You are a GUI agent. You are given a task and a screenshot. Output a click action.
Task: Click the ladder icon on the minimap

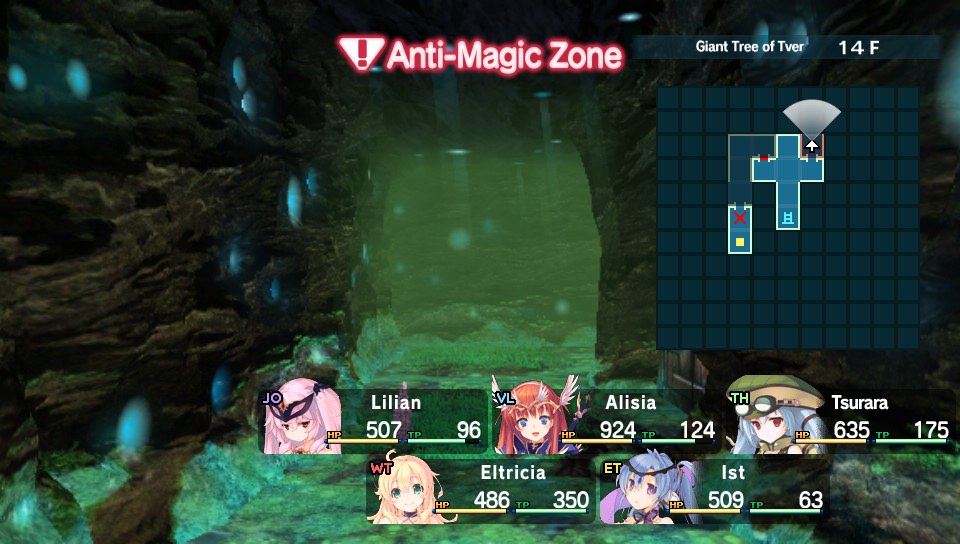click(789, 218)
